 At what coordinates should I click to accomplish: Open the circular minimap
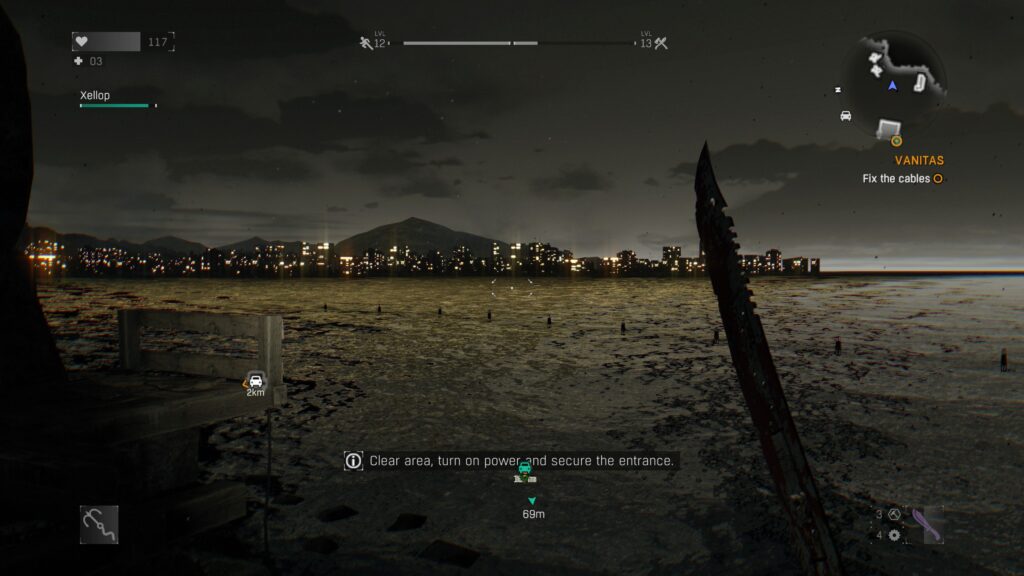click(x=893, y=77)
